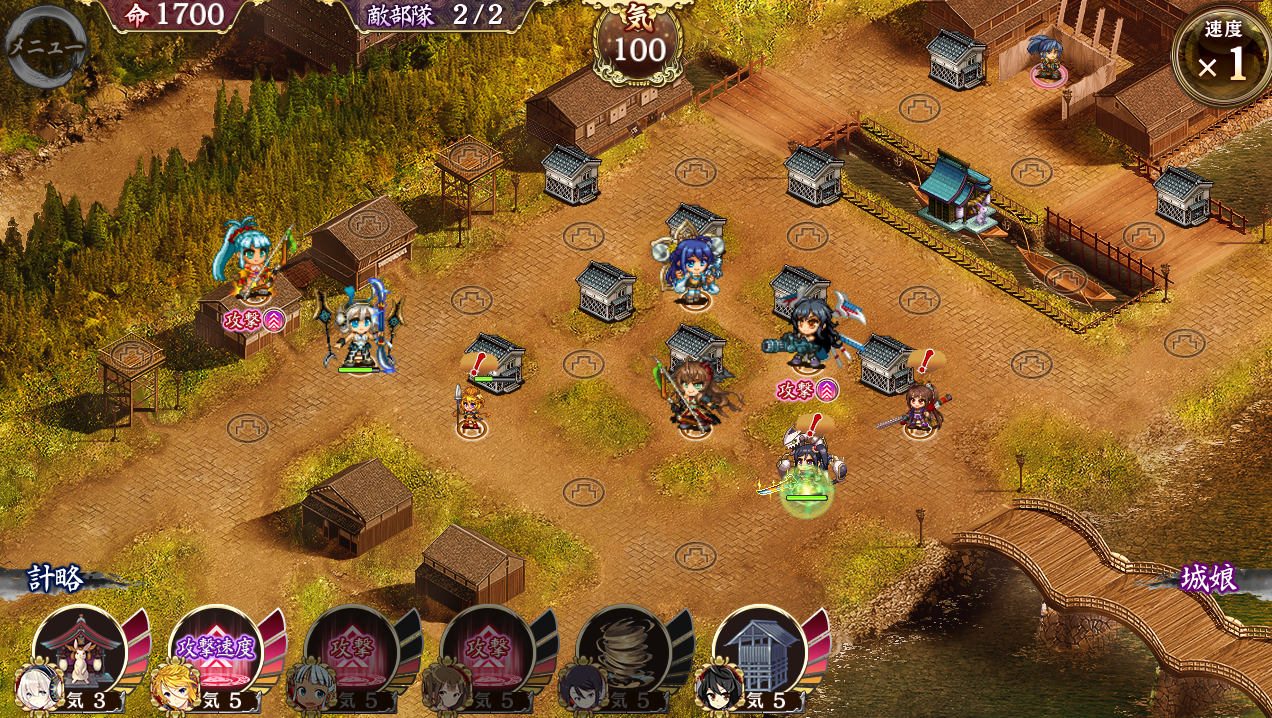Toggle the 速度 ×1 game speed button
The height and width of the screenshot is (718, 1272).
point(1221,57)
